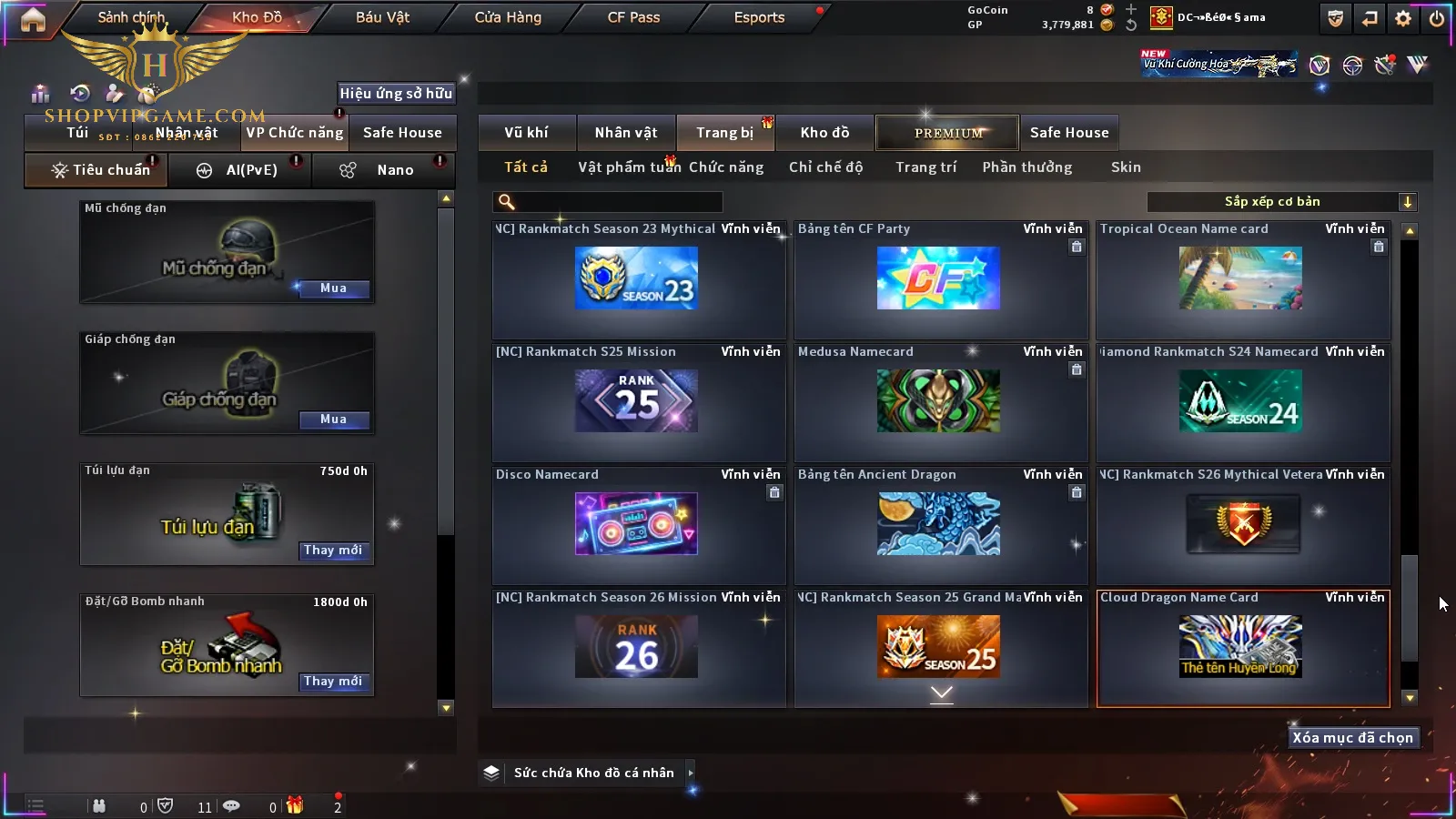
Task: Select the Disco Namecard item
Action: coord(637,524)
